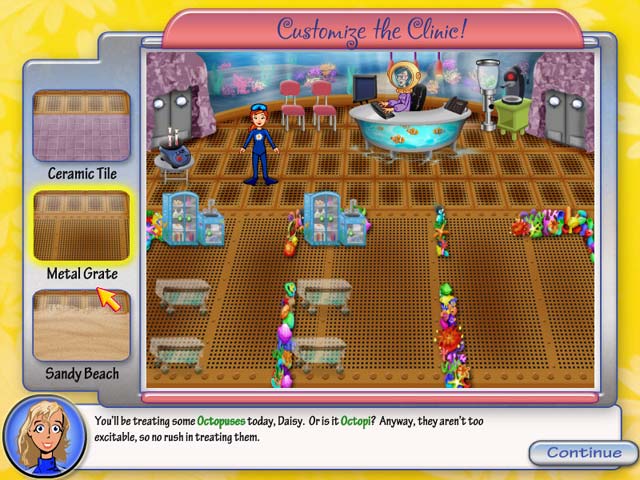Choose the Ceramic Tile floor swatch
640x480 pixels.
click(81, 126)
